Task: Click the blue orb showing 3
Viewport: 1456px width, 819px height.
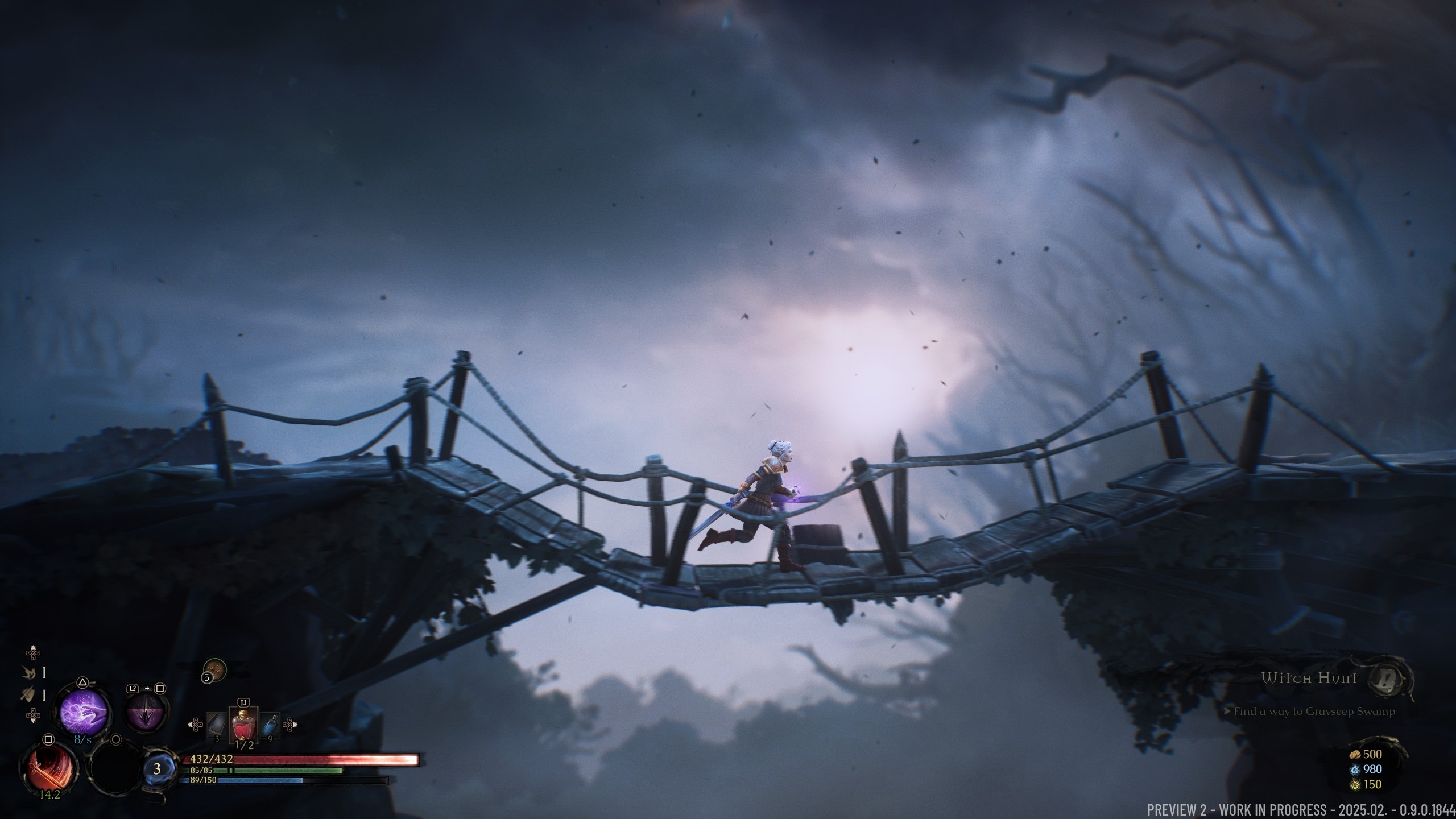Action: point(157,769)
